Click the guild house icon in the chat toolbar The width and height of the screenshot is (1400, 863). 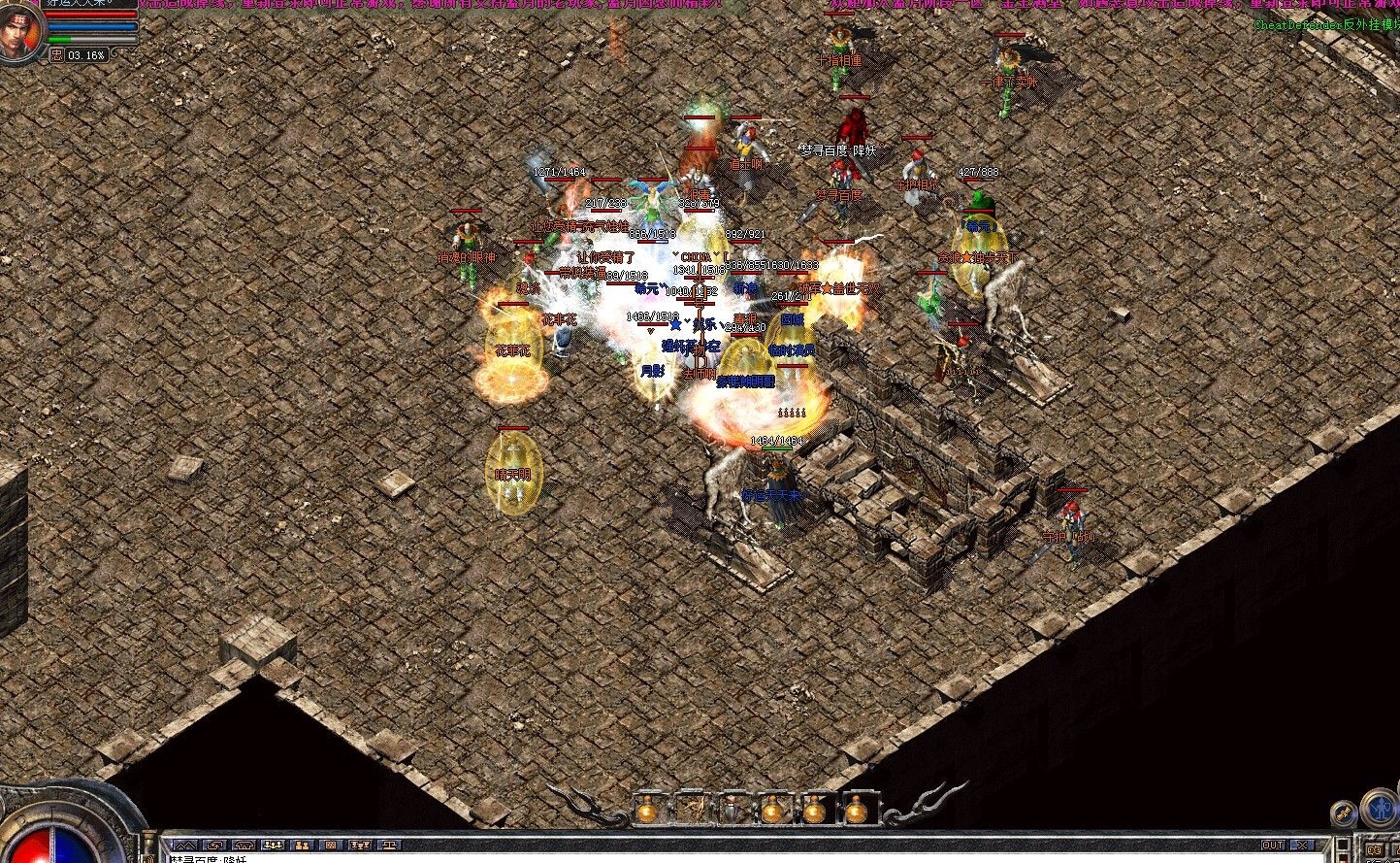click(x=244, y=846)
